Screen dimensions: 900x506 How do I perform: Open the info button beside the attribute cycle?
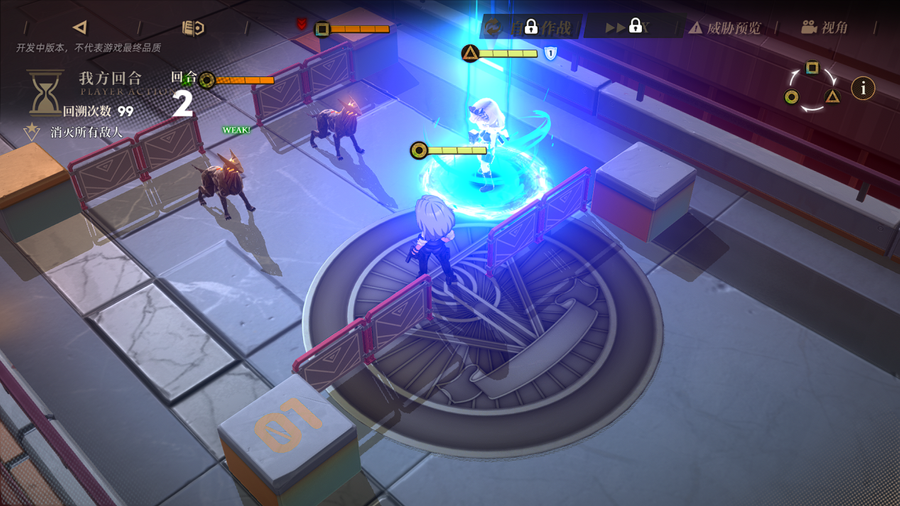click(x=862, y=87)
